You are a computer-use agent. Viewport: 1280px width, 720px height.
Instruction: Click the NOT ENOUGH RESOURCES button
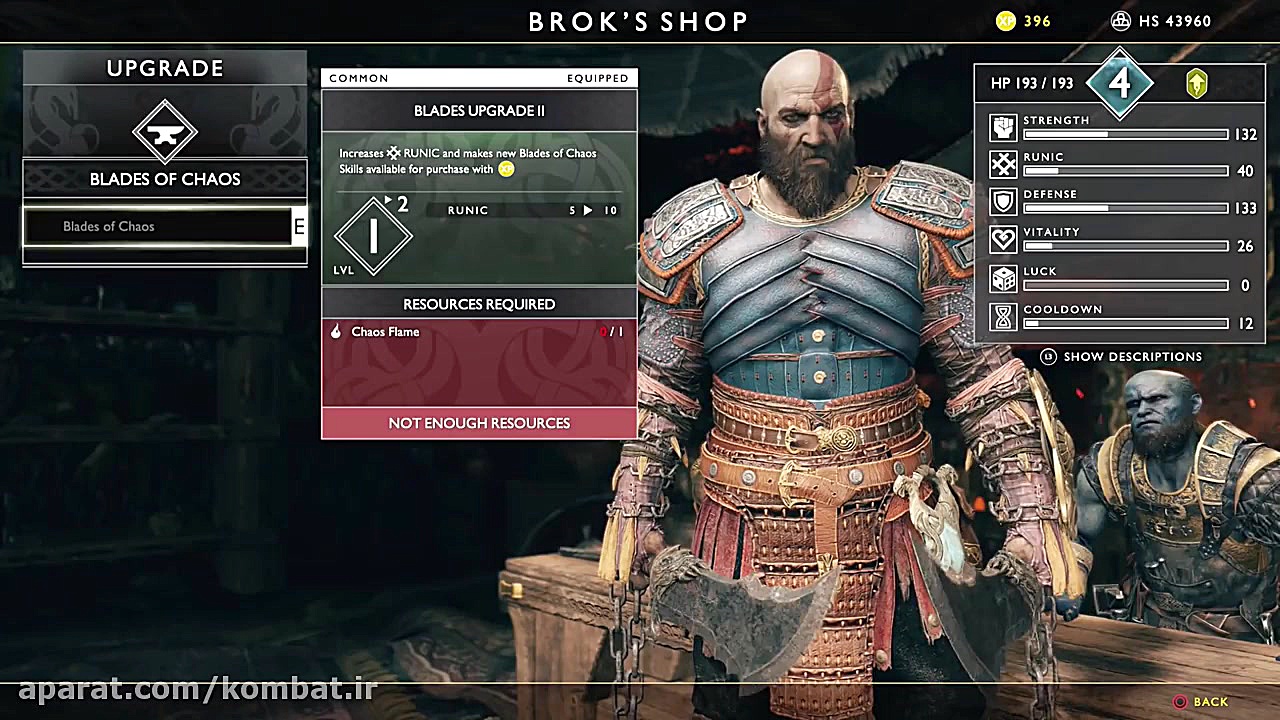[x=478, y=422]
